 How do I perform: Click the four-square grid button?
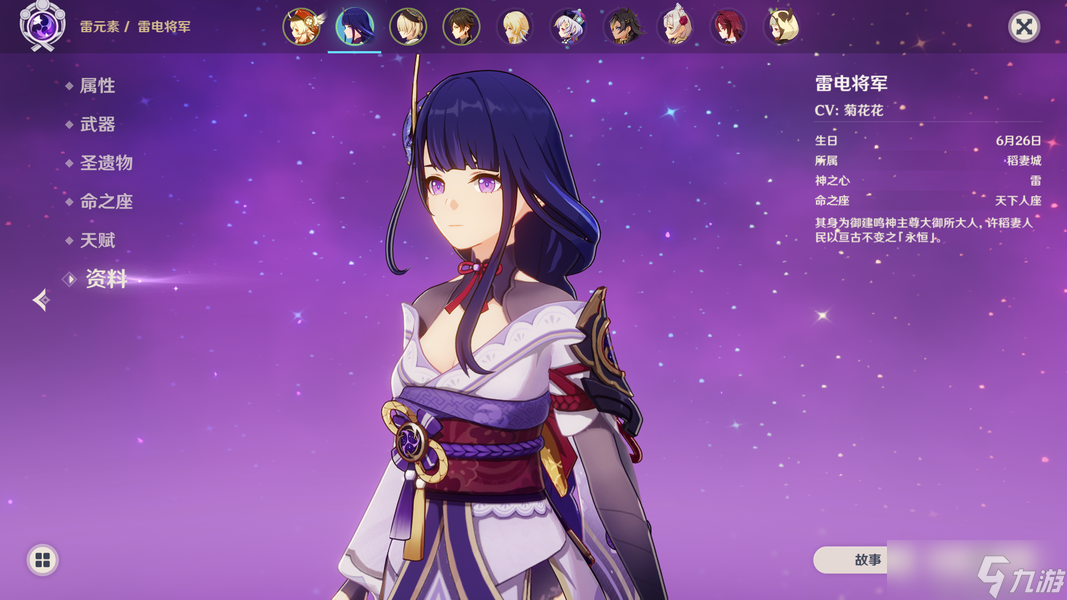pos(42,560)
